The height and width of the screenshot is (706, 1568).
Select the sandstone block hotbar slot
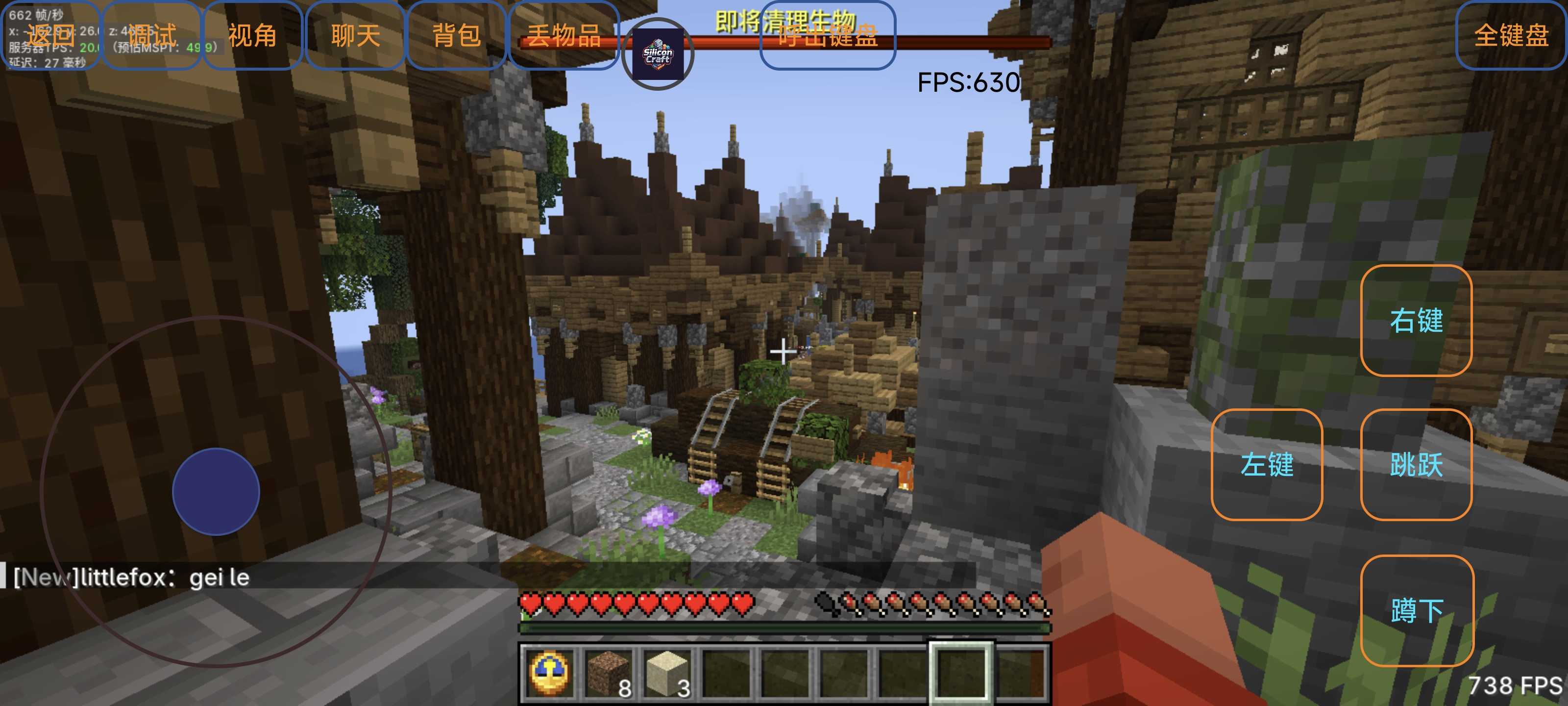[667, 673]
